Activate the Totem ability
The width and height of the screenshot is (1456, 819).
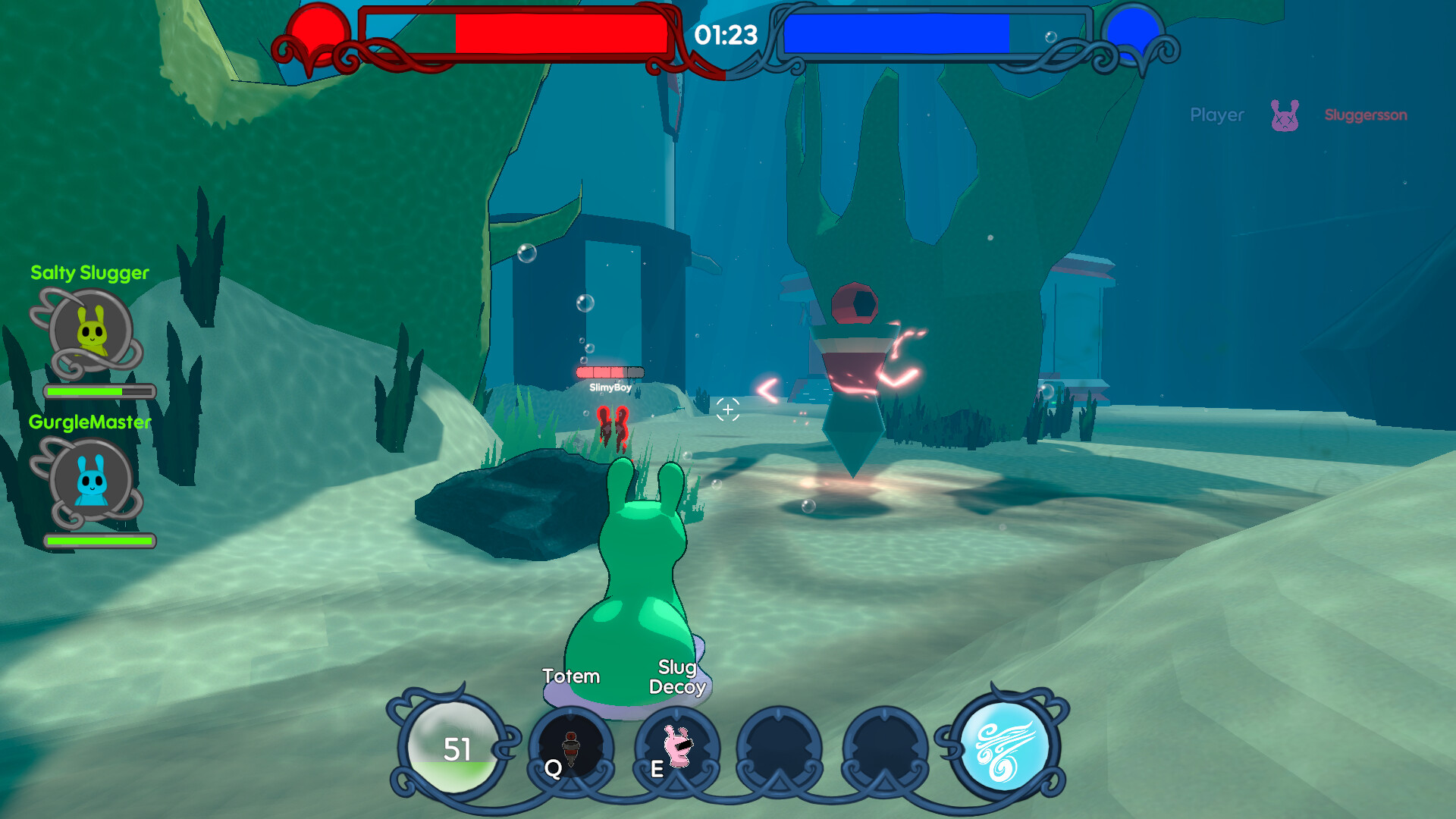(x=571, y=748)
